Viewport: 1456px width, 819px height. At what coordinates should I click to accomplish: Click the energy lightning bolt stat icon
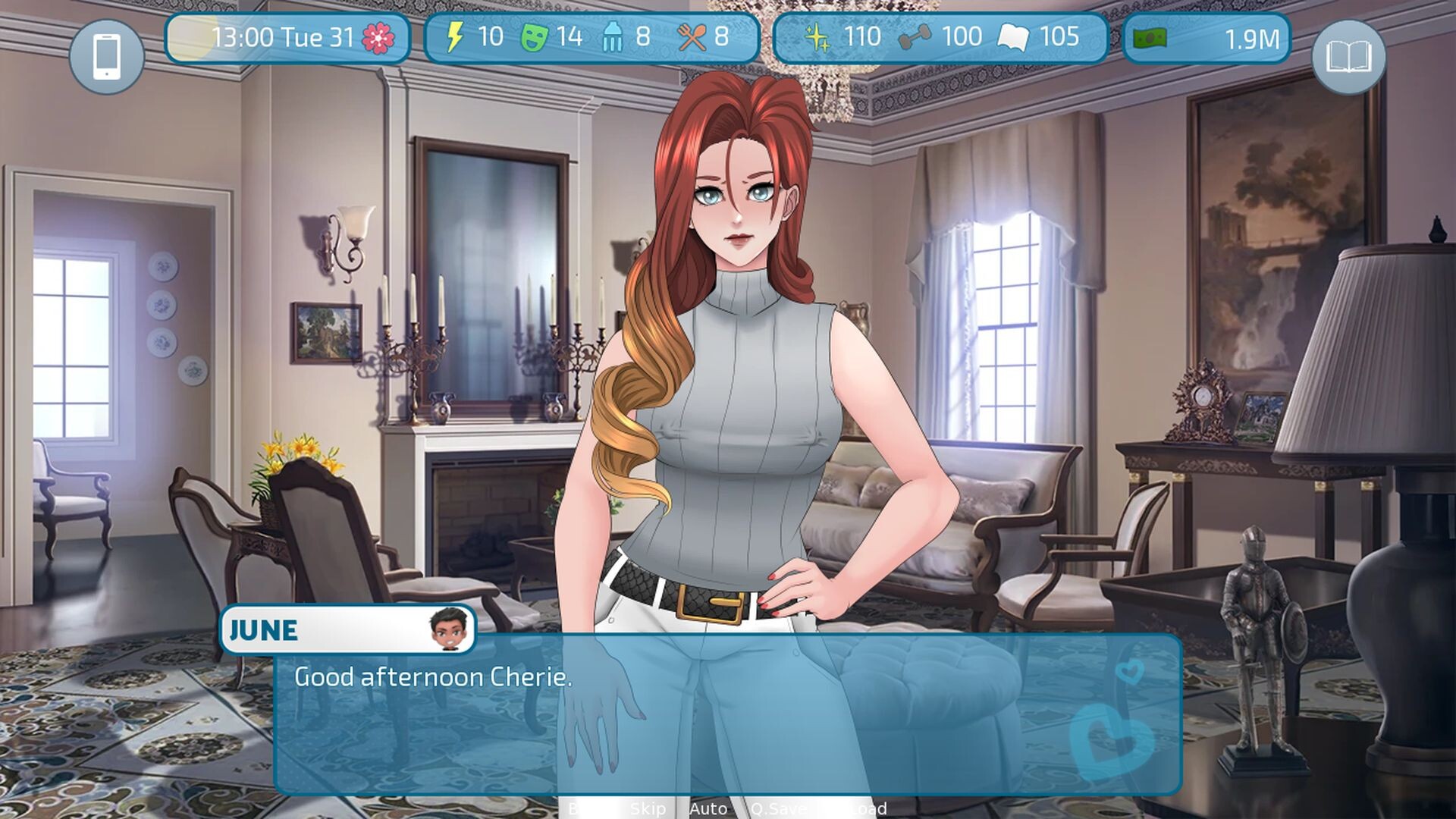point(456,35)
